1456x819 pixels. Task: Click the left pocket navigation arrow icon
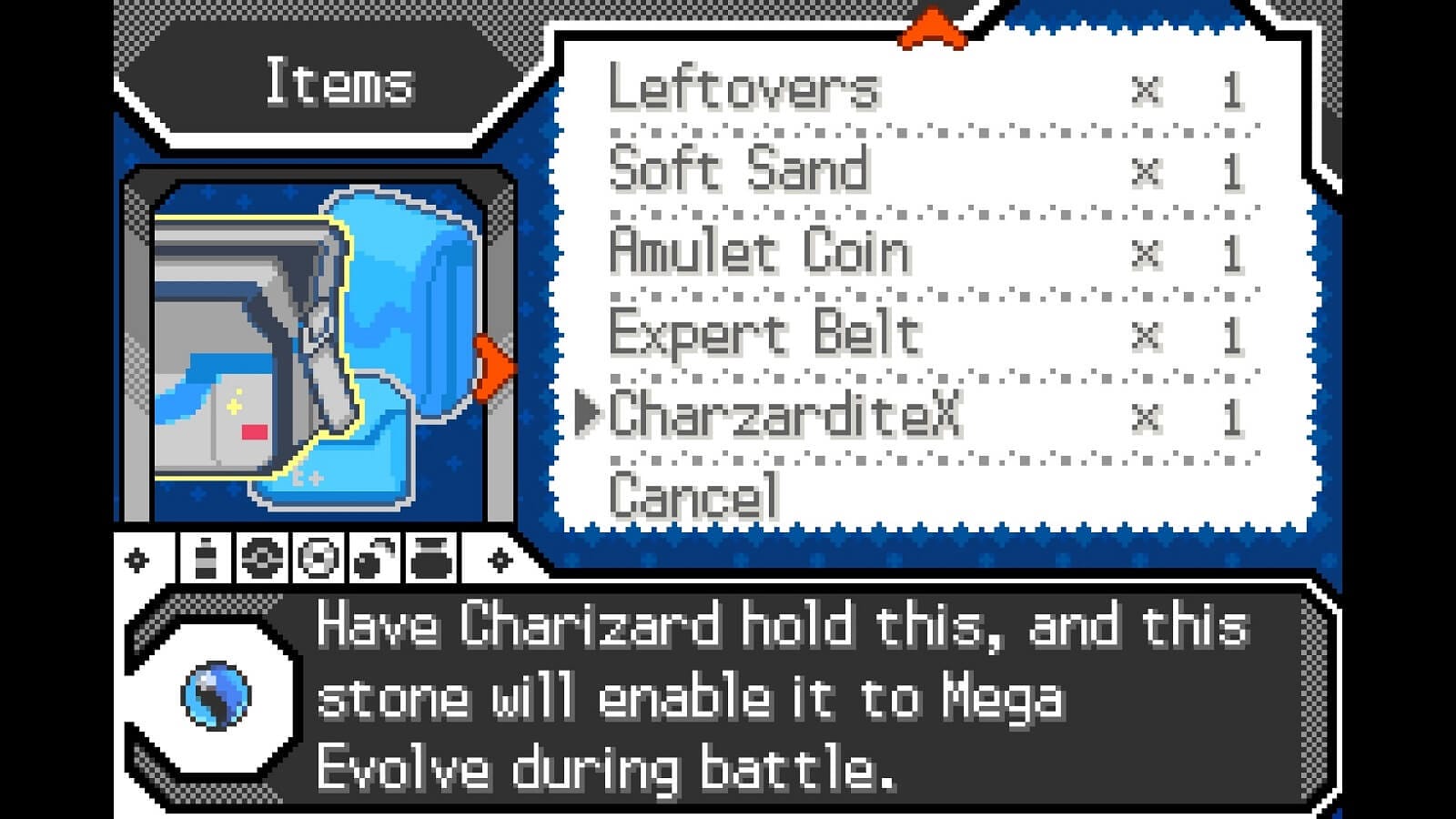(x=135, y=558)
